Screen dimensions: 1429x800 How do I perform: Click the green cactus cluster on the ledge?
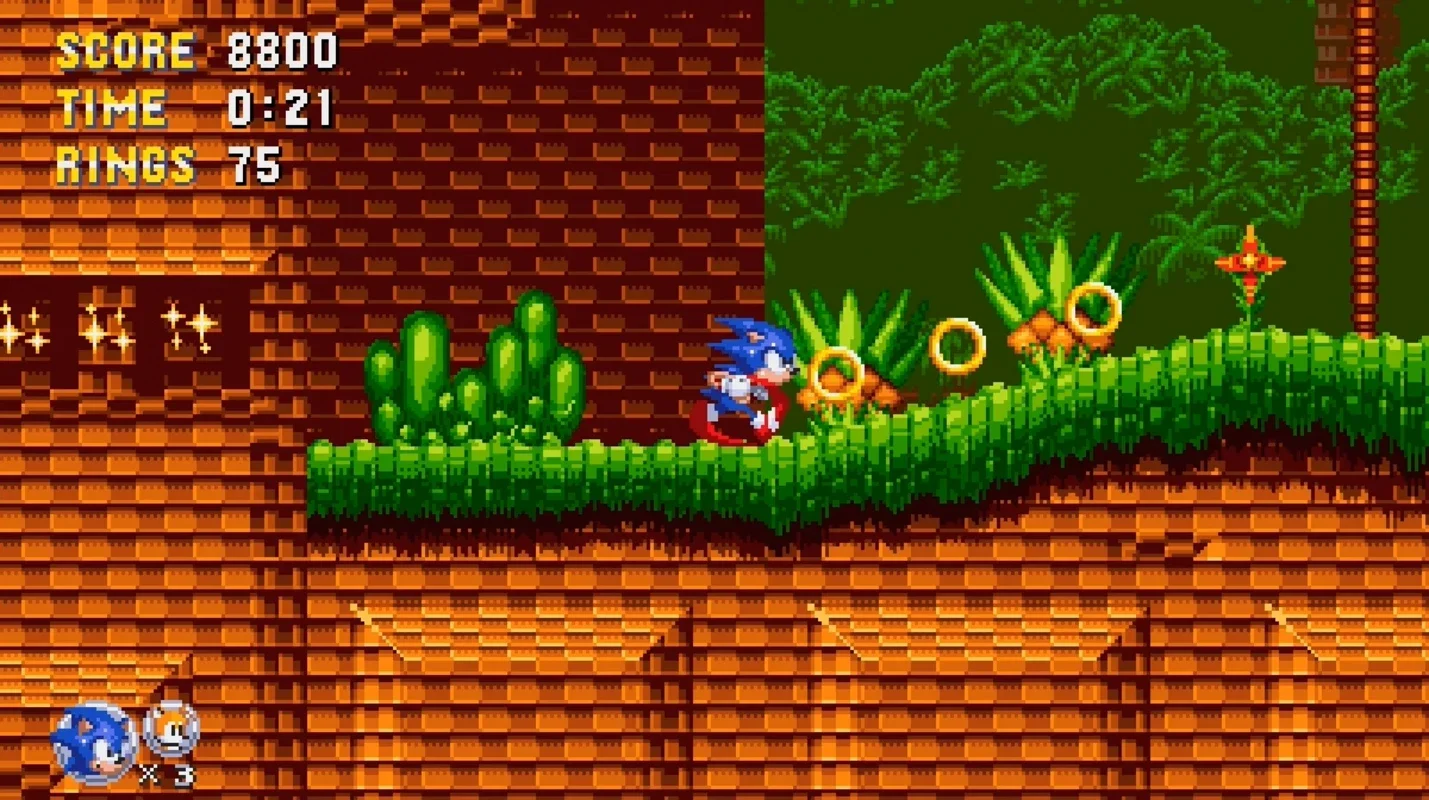point(480,380)
